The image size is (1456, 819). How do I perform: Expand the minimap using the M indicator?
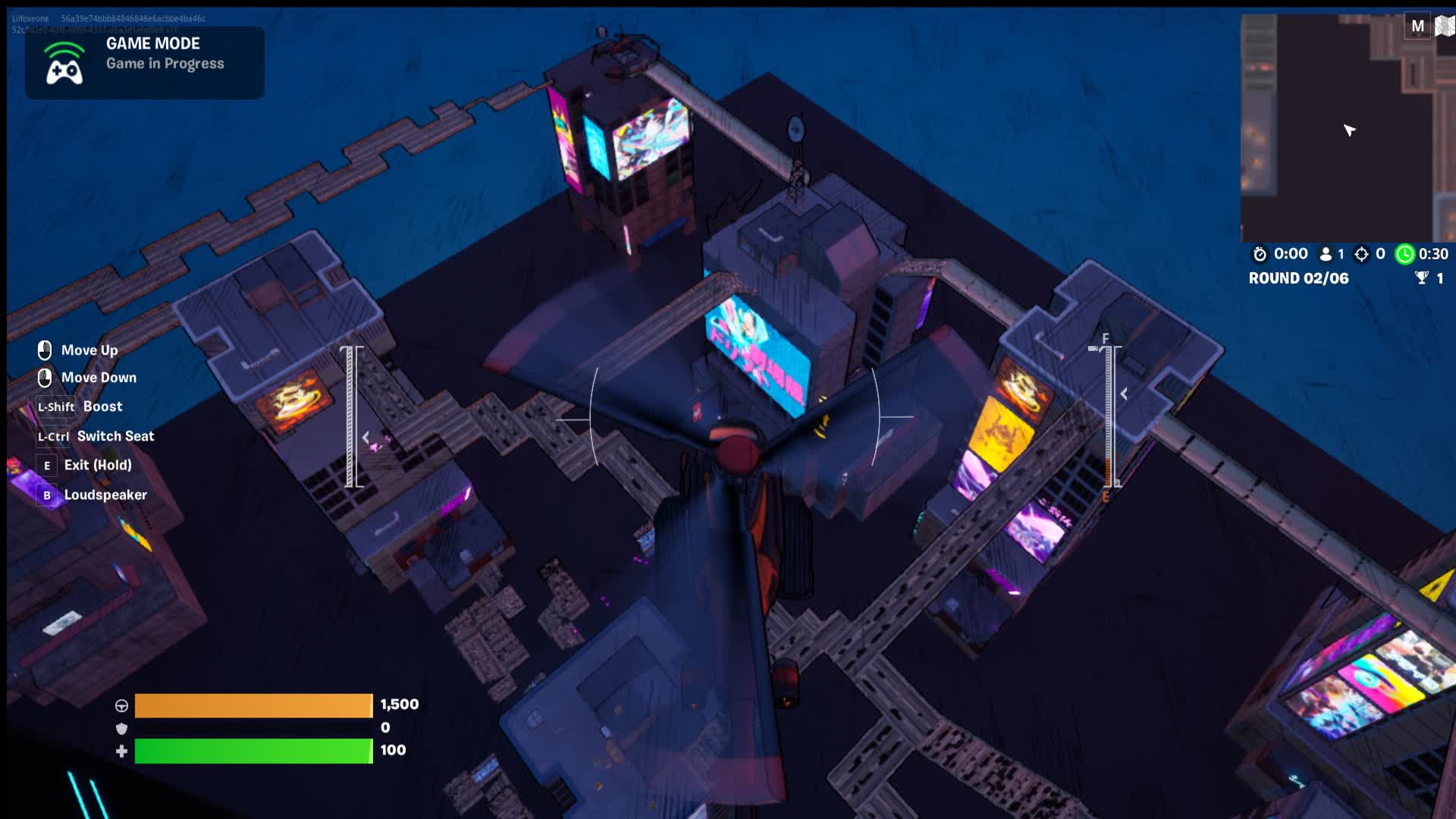pos(1417,25)
